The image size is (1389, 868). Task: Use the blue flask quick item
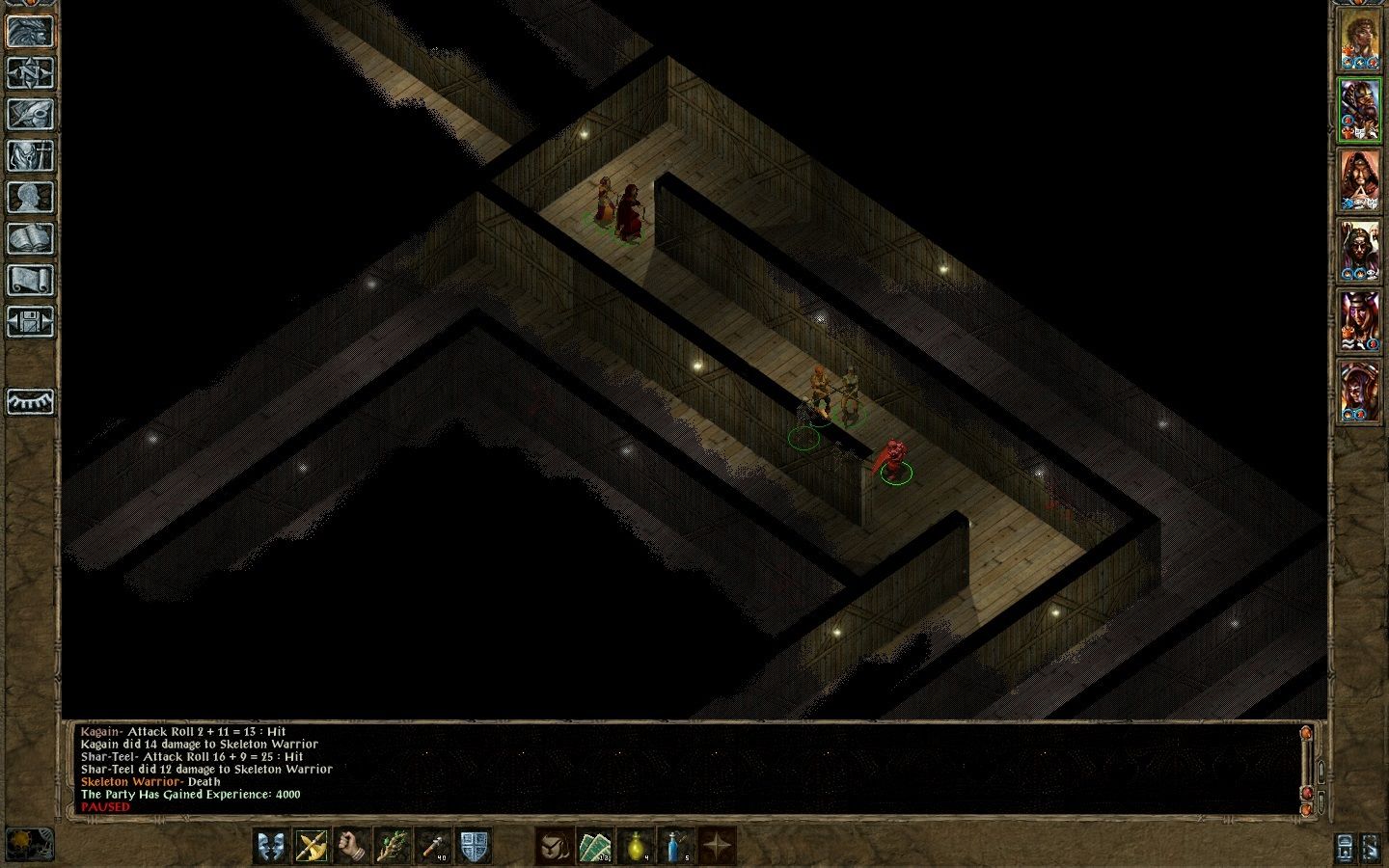tap(675, 846)
